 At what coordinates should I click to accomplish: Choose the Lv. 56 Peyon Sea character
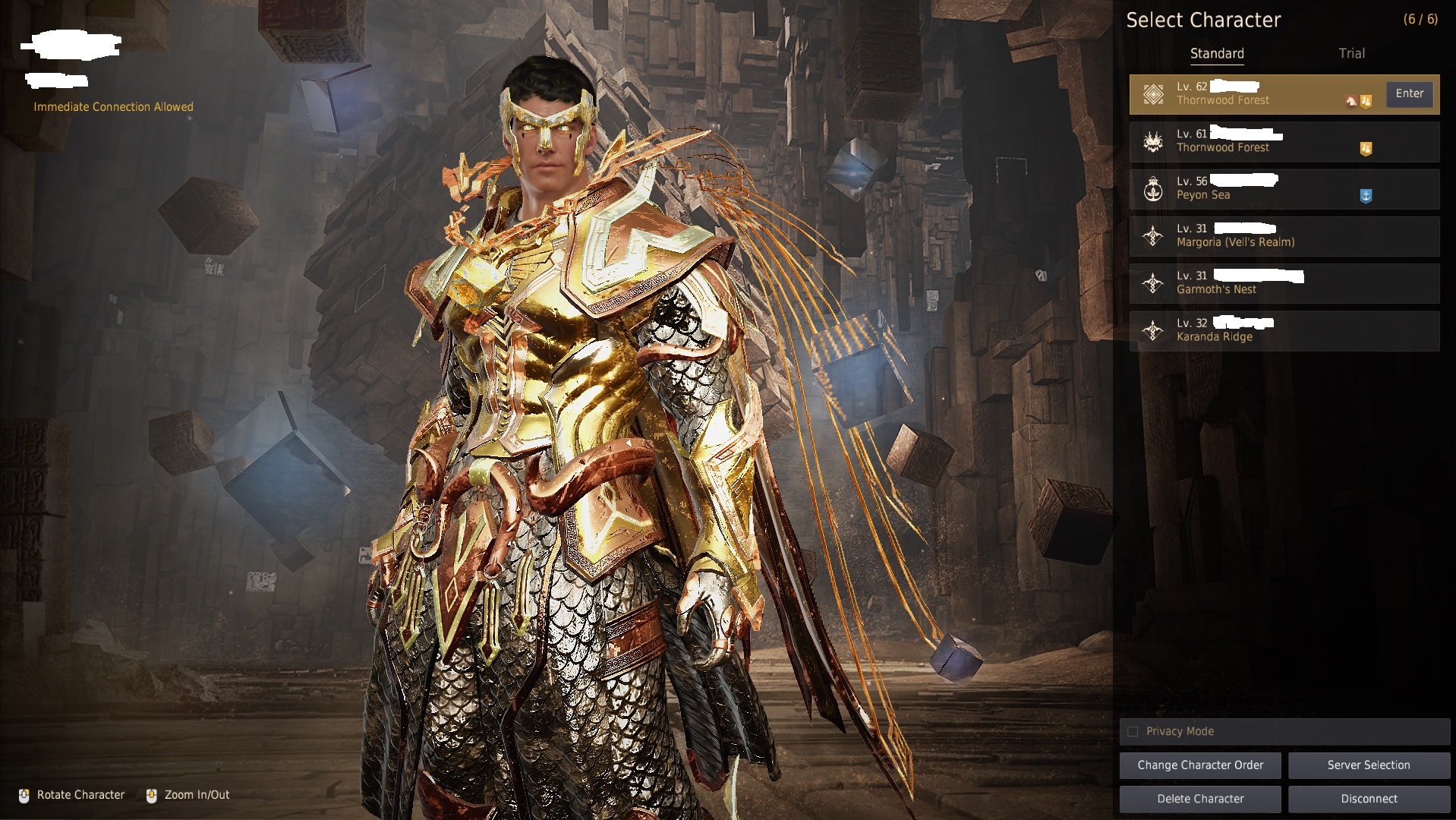point(1283,188)
